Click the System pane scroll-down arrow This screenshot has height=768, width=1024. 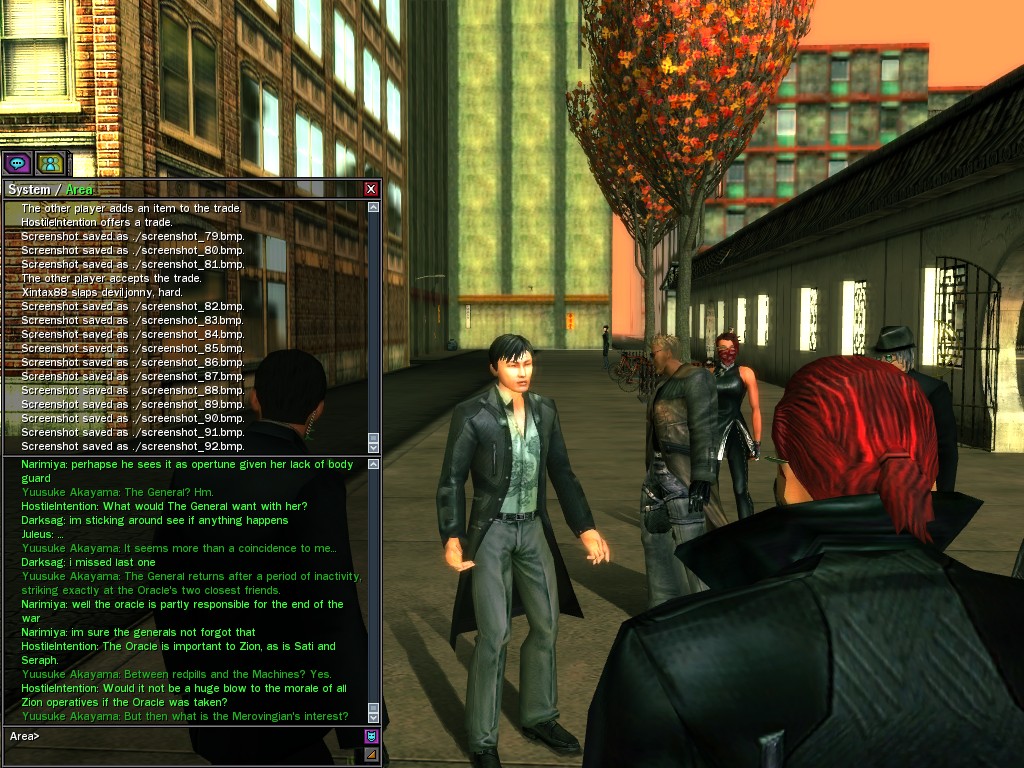click(374, 447)
